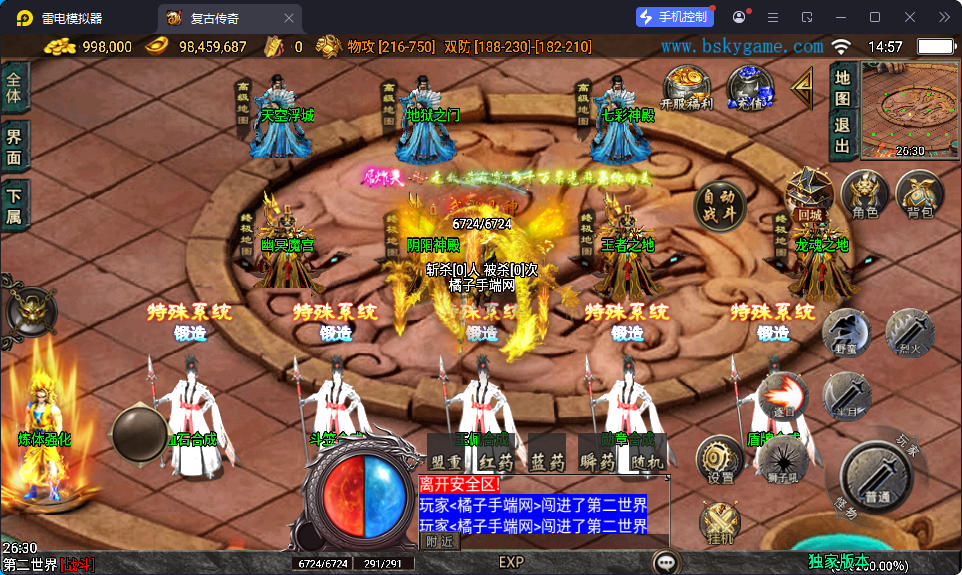Activate the 半月 half-moon skill
Viewport: 962px width, 575px height.
[846, 396]
